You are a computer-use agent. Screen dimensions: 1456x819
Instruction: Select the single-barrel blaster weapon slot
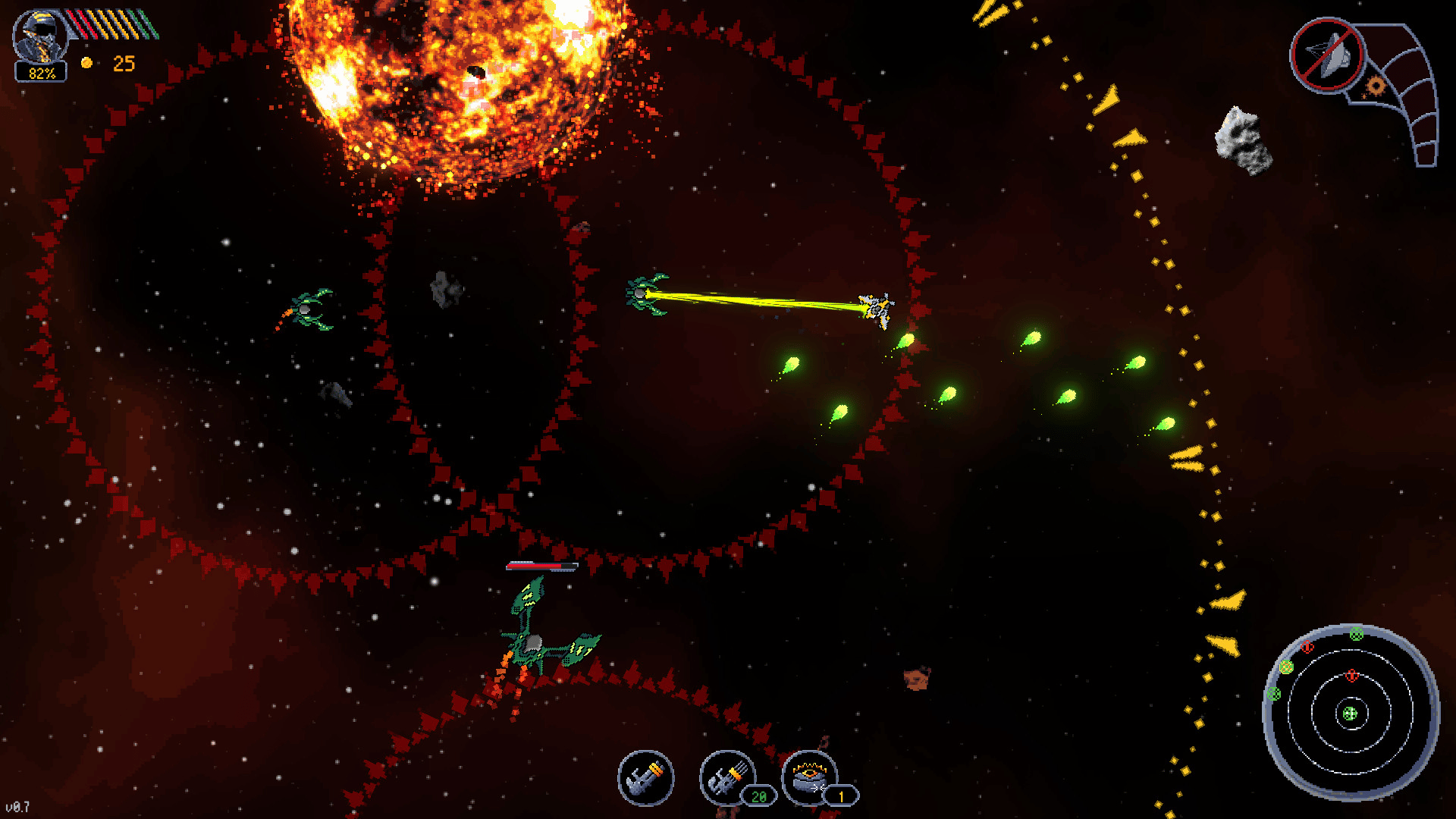point(645,778)
